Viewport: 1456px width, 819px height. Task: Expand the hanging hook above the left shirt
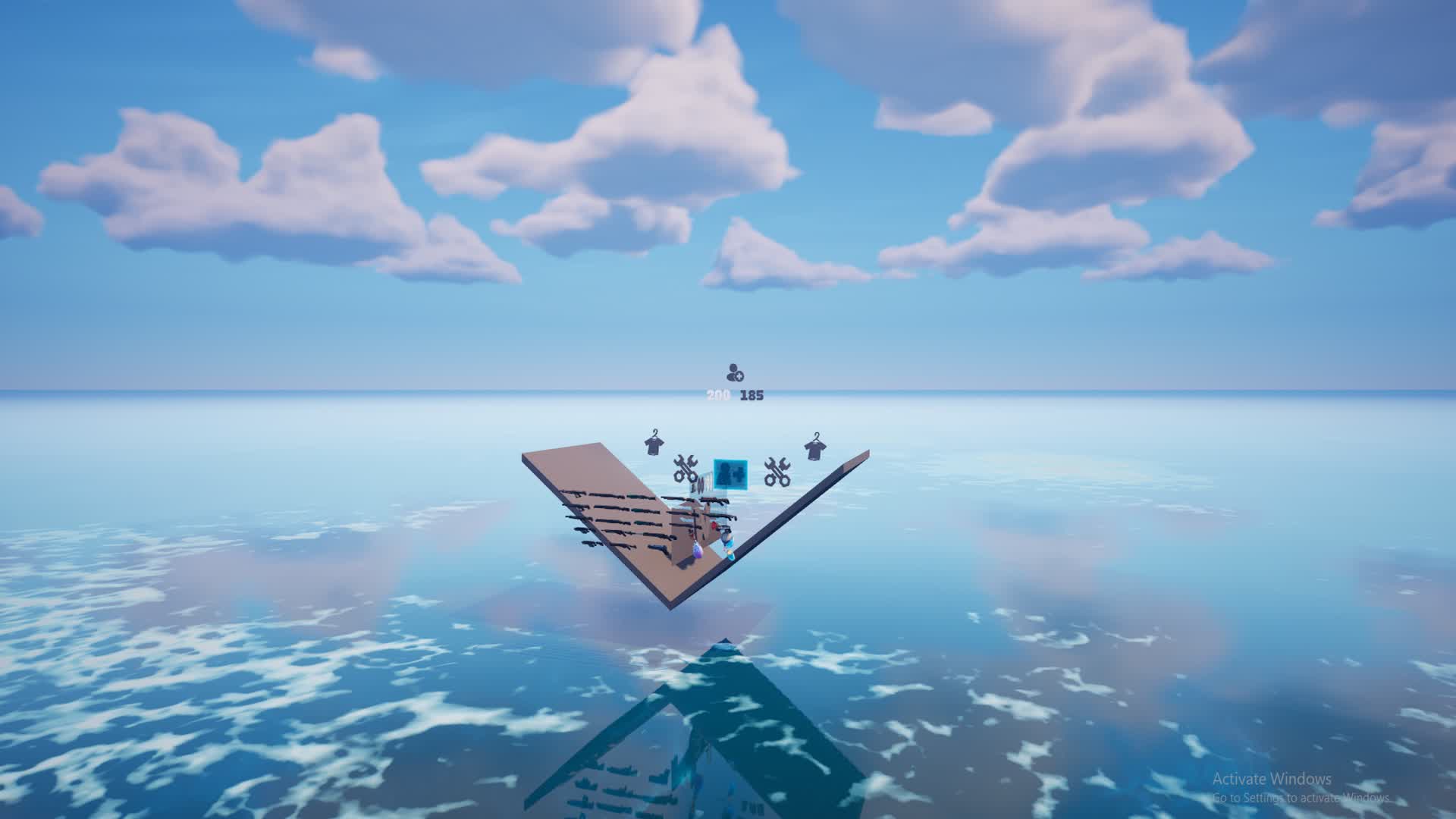(654, 432)
